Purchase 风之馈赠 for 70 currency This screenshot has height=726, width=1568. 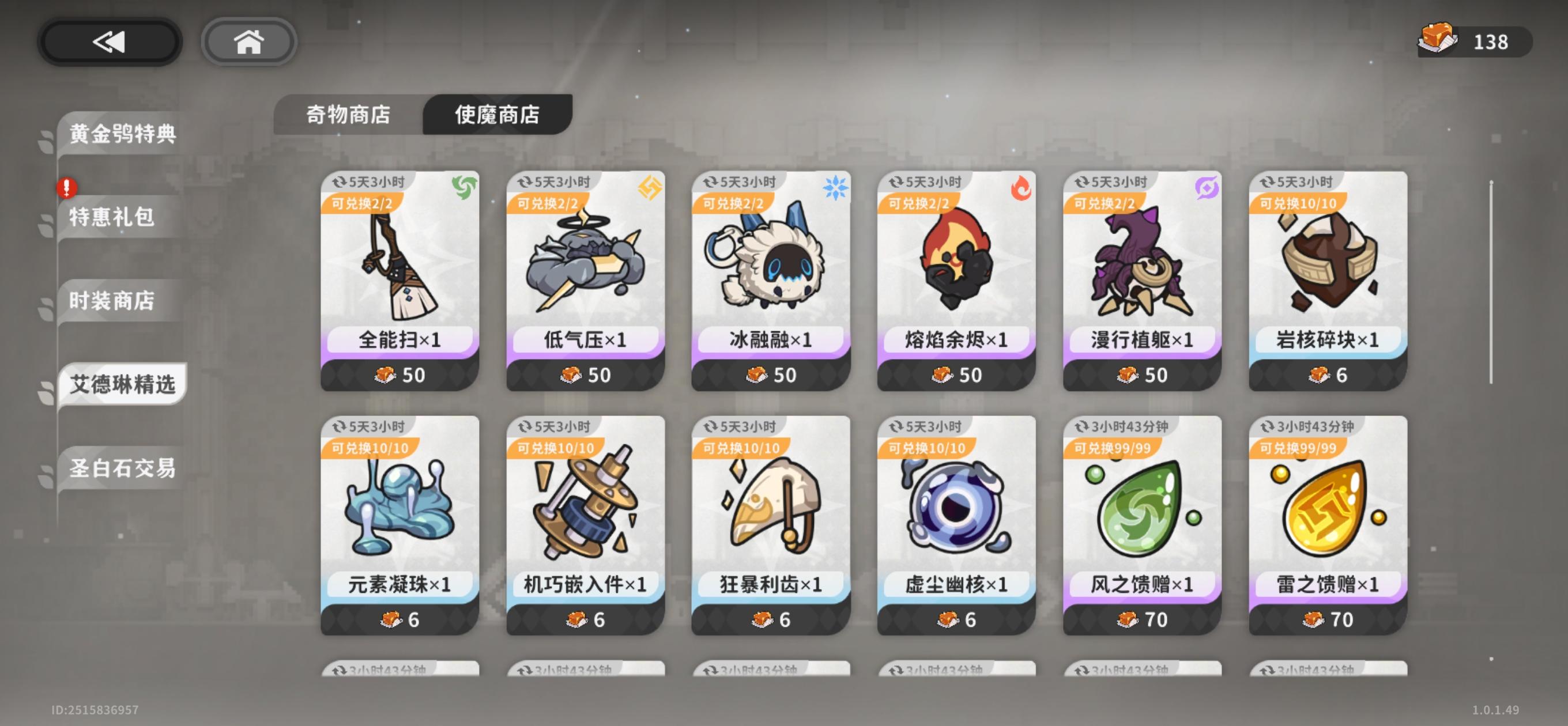(1140, 619)
